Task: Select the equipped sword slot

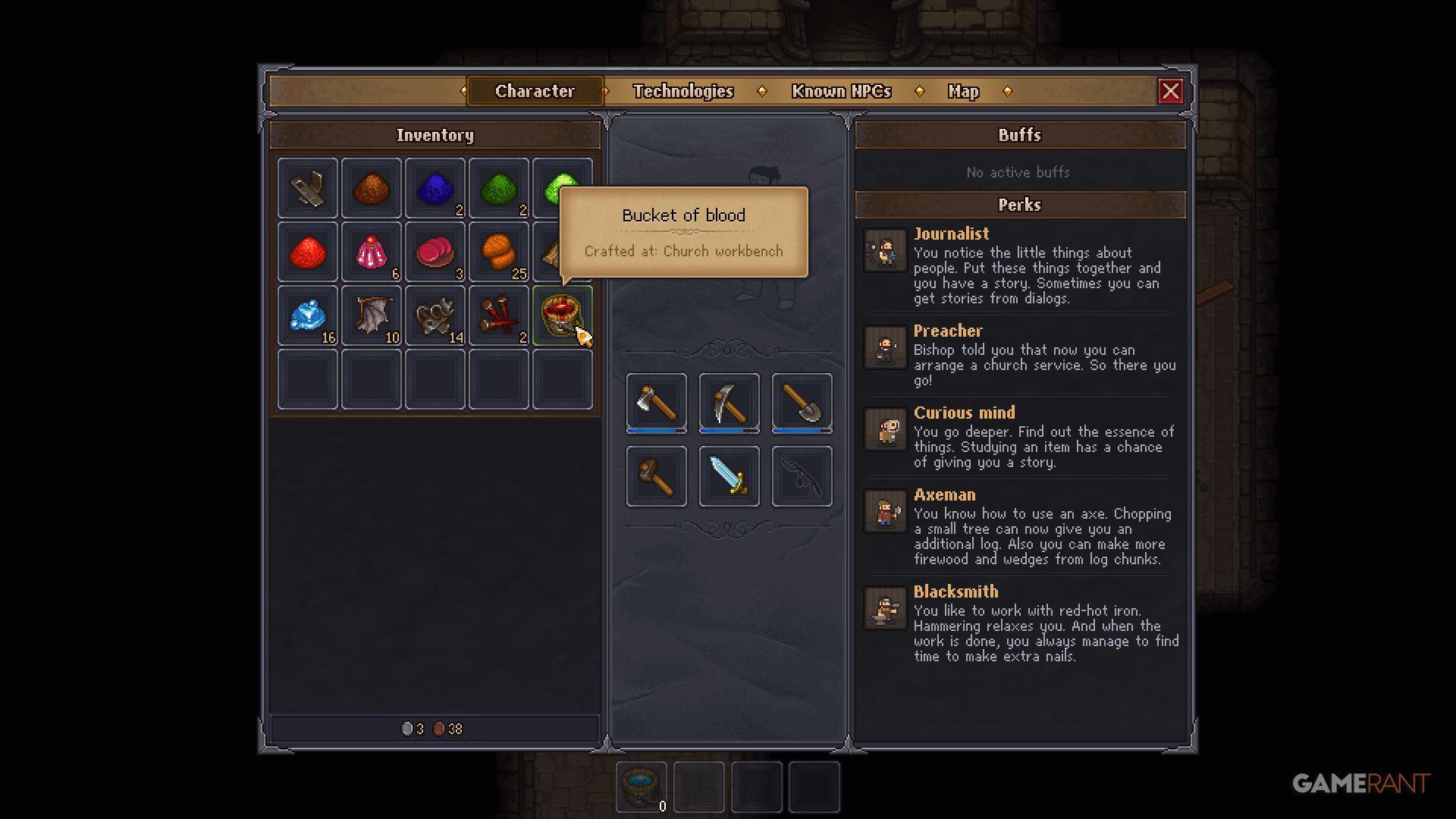Action: (729, 475)
